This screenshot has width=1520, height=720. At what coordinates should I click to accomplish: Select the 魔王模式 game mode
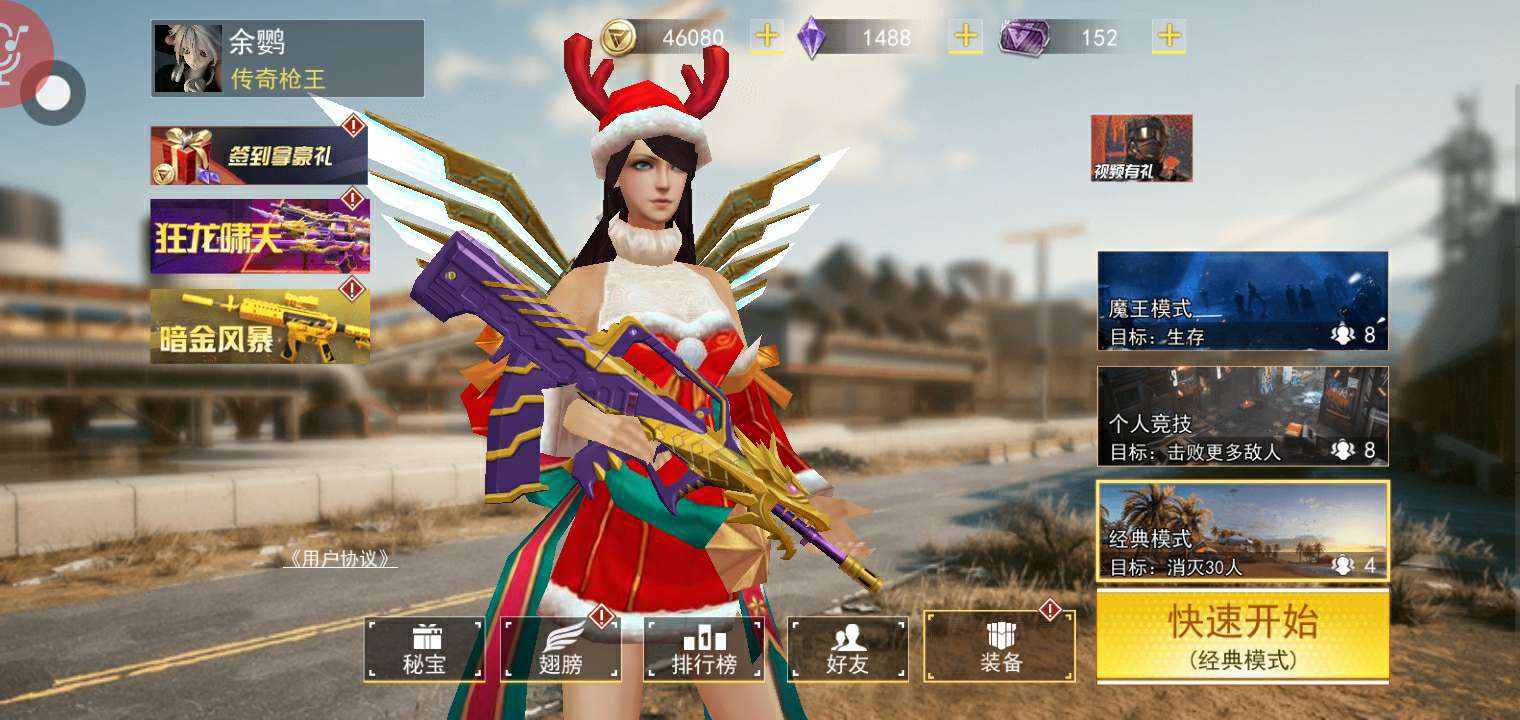(x=1242, y=301)
